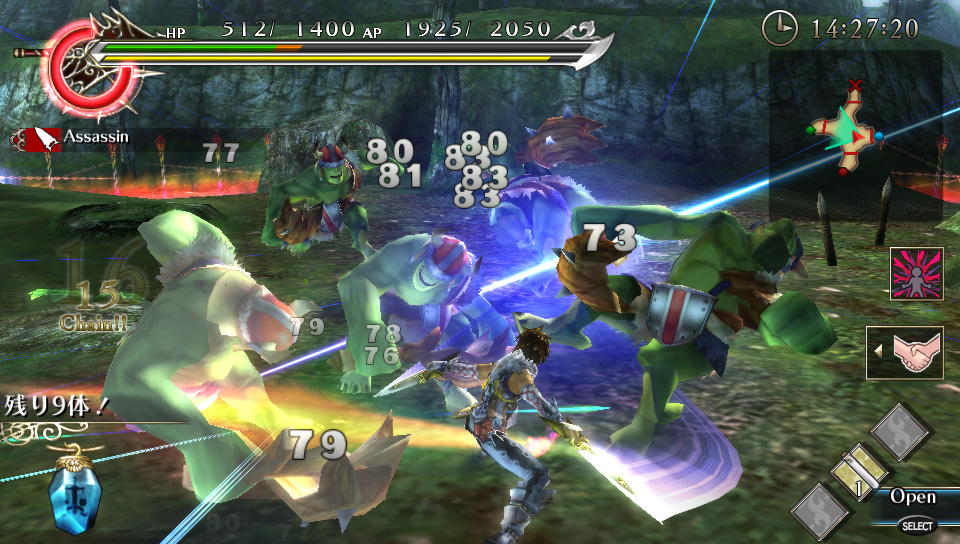The image size is (960, 544).
Task: Click the Assassin job label
Action: [96, 136]
